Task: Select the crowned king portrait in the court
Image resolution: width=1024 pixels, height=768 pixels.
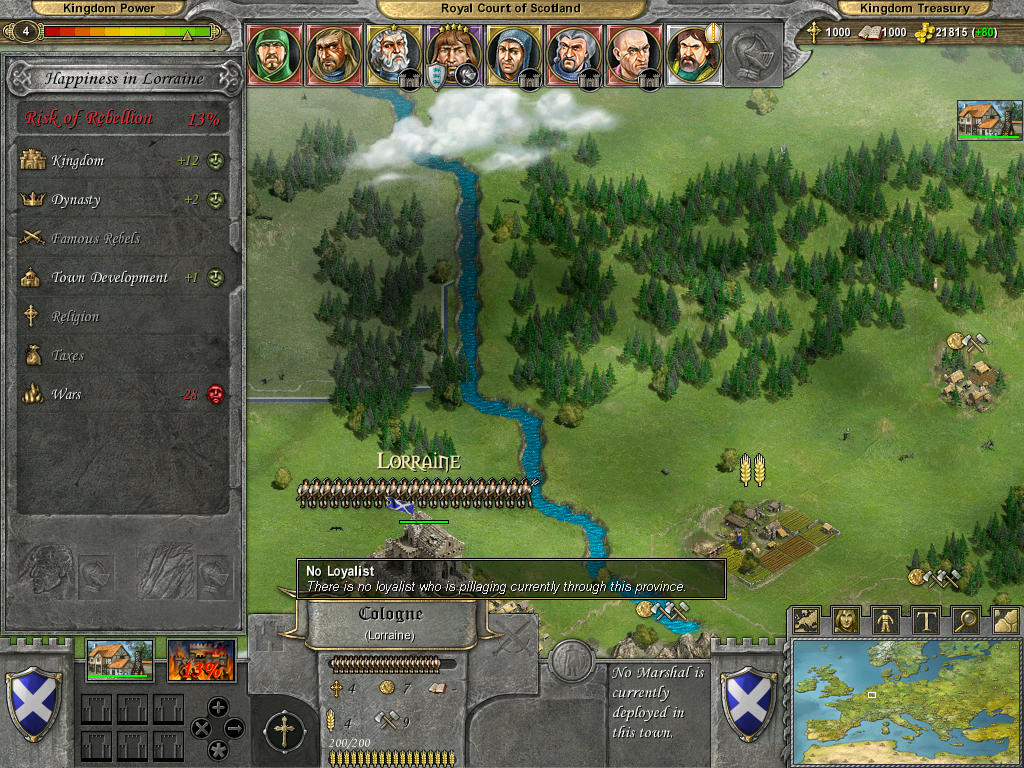Action: click(x=454, y=54)
